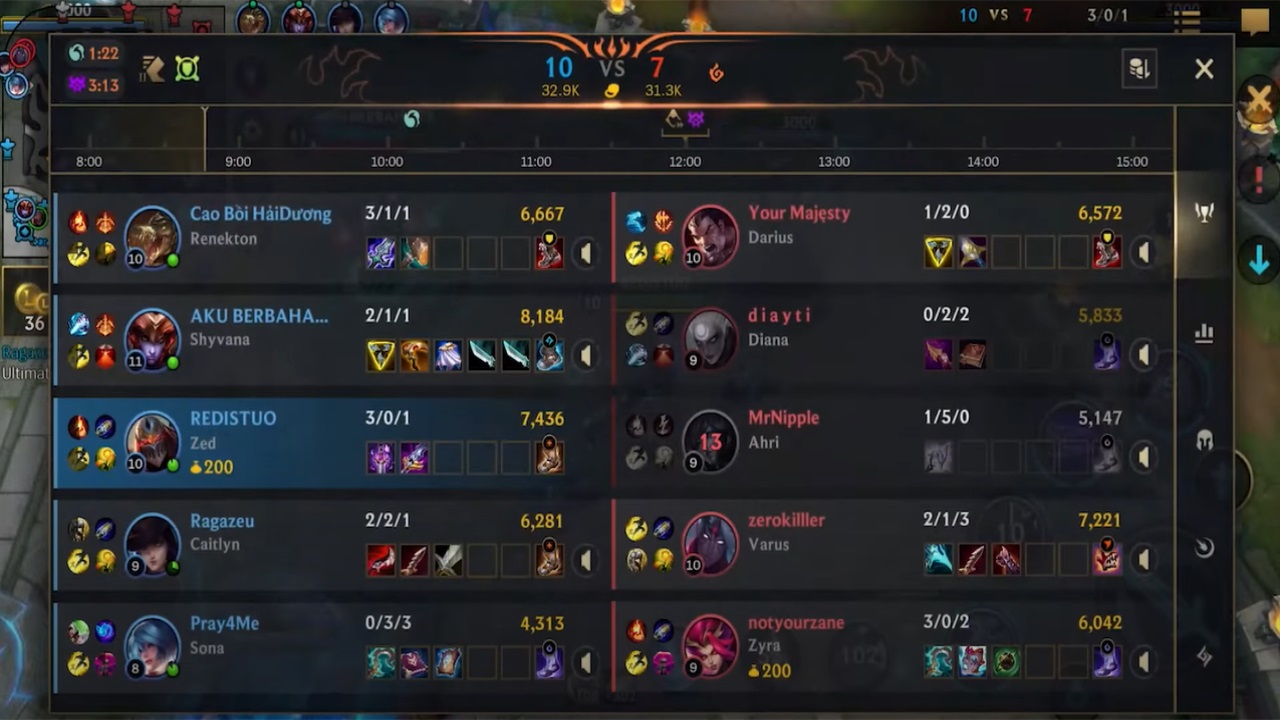Select the dead Ahri player MrNipple
The image size is (1280, 720).
pos(783,418)
